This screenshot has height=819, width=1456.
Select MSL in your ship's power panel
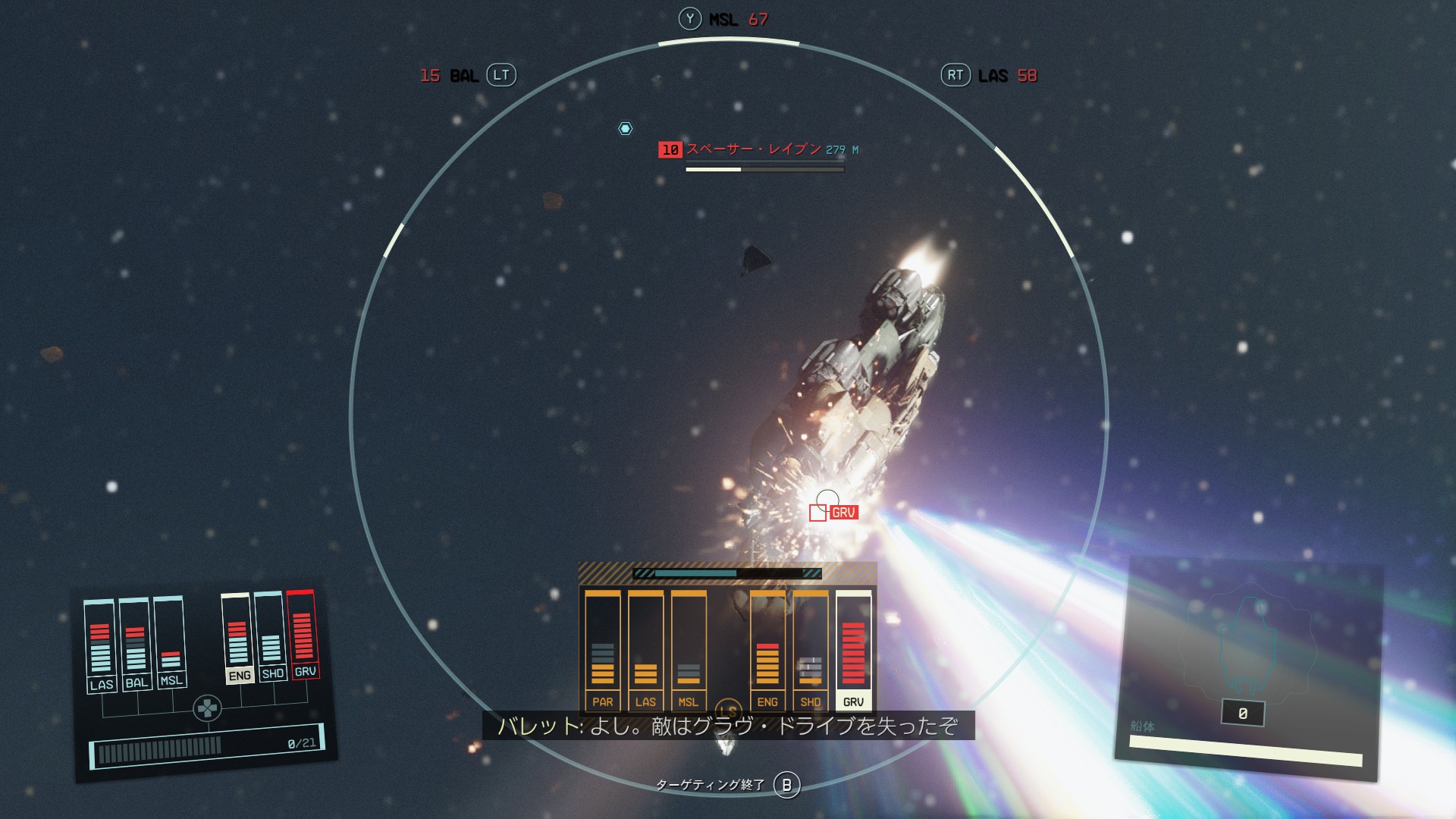click(170, 642)
